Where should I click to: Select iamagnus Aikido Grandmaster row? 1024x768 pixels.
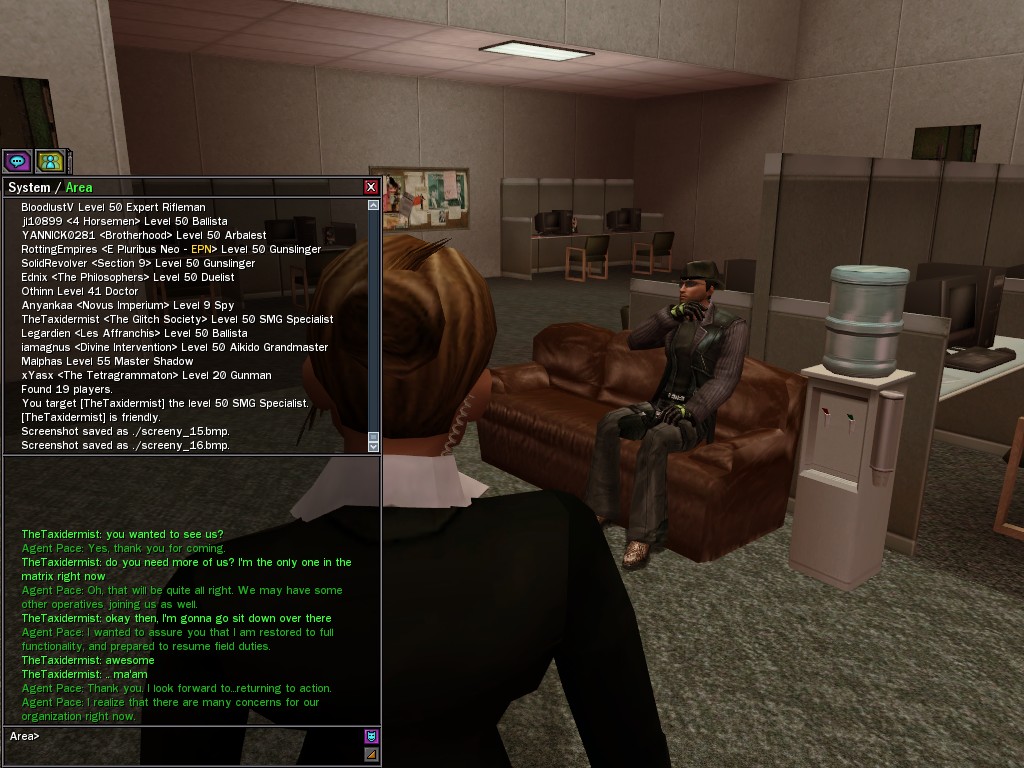pos(174,347)
